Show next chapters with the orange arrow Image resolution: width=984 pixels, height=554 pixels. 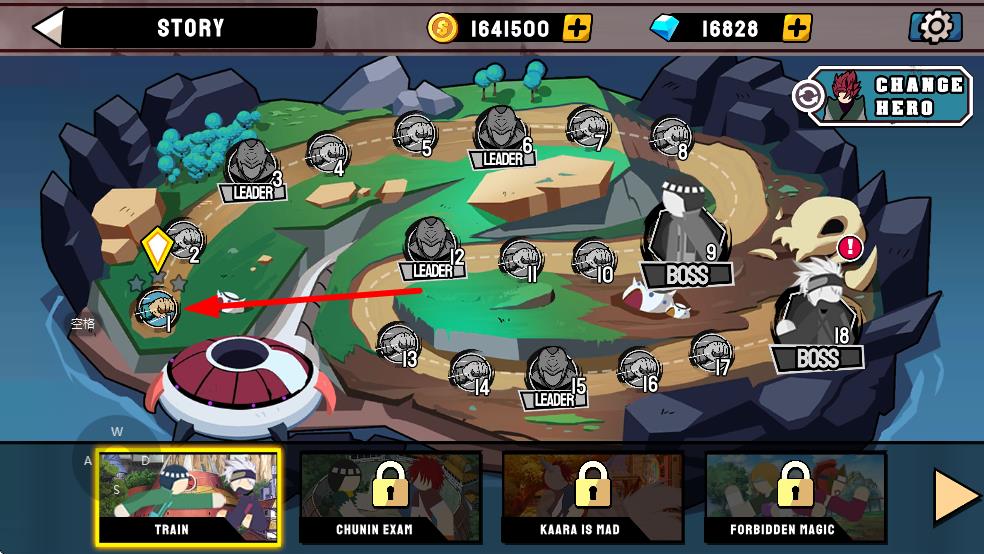point(955,496)
